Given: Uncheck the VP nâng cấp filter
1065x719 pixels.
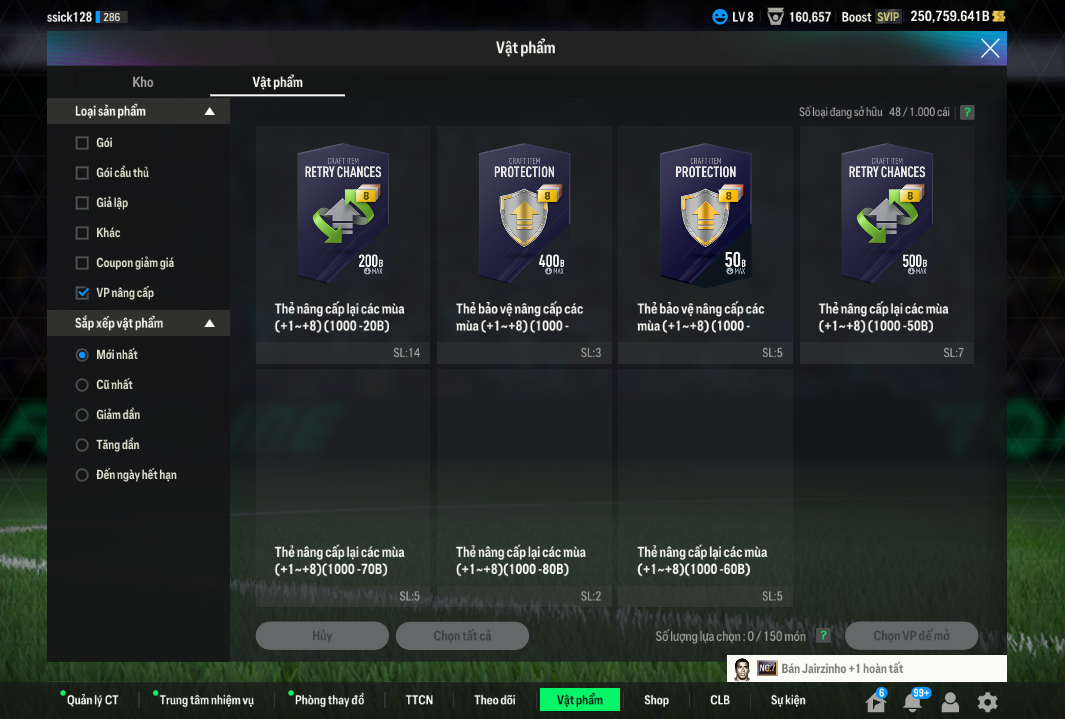Looking at the screenshot, I should [82, 293].
